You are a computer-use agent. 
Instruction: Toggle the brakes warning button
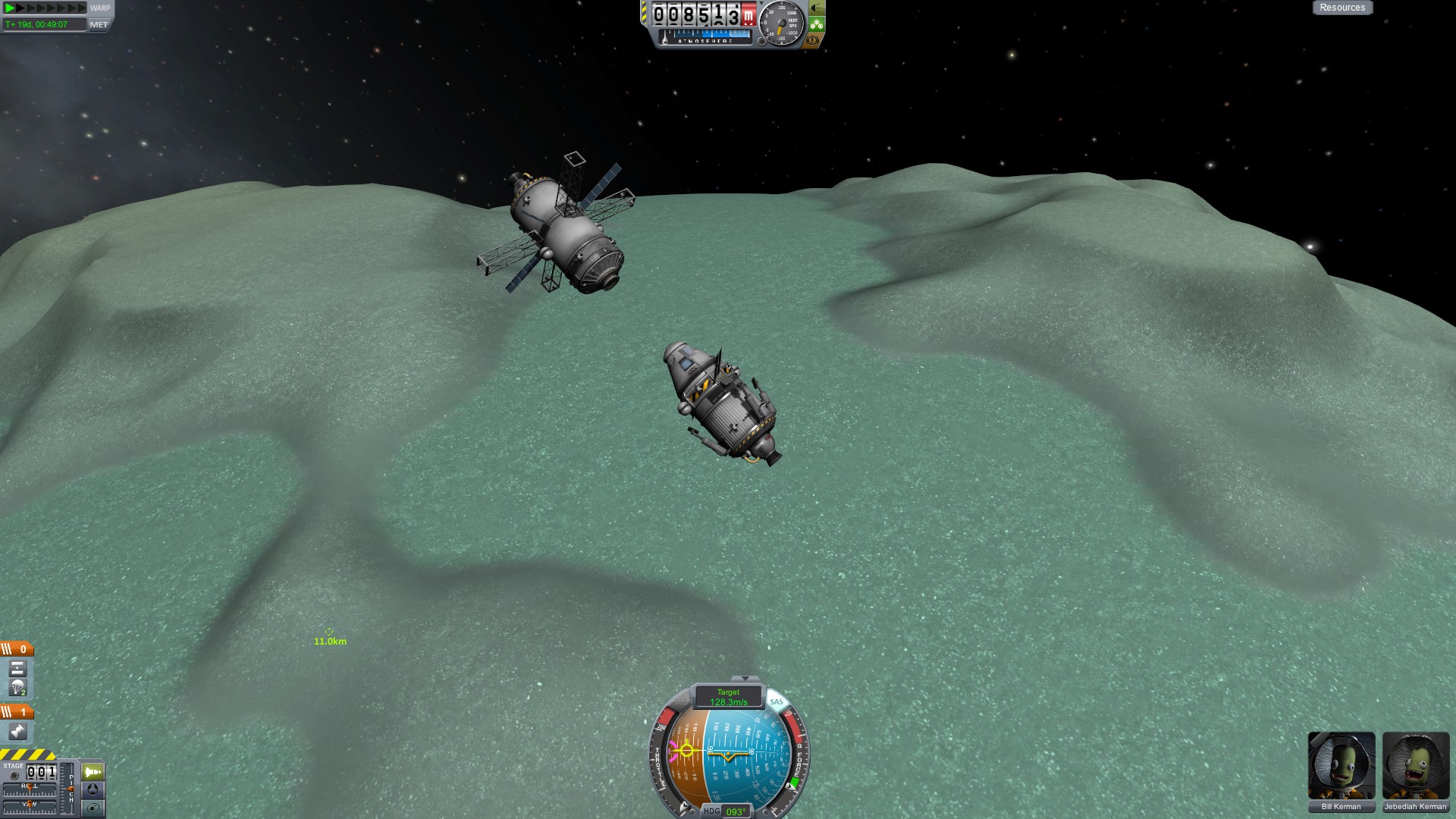(x=813, y=40)
